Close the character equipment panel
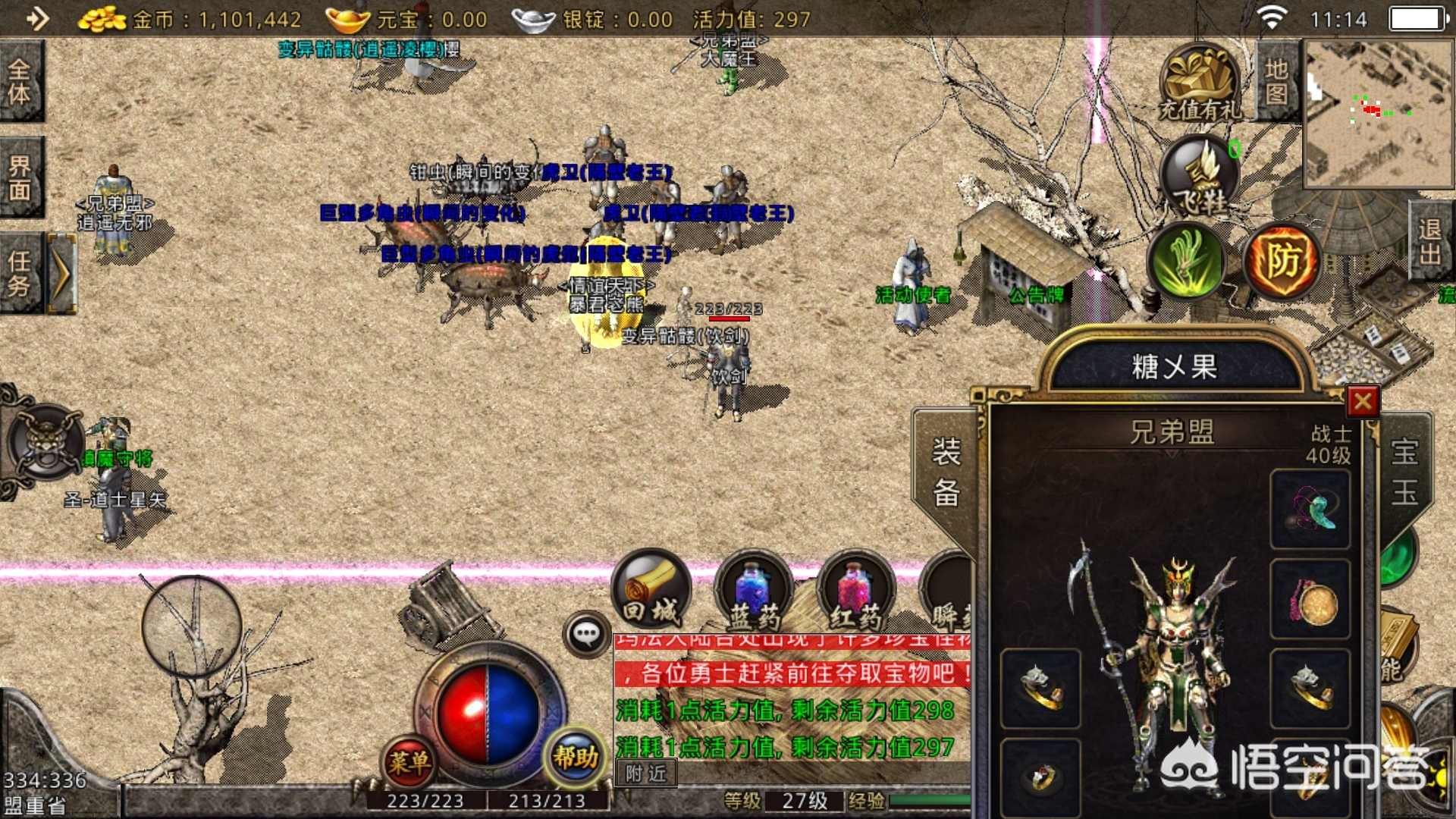 coord(1363,401)
